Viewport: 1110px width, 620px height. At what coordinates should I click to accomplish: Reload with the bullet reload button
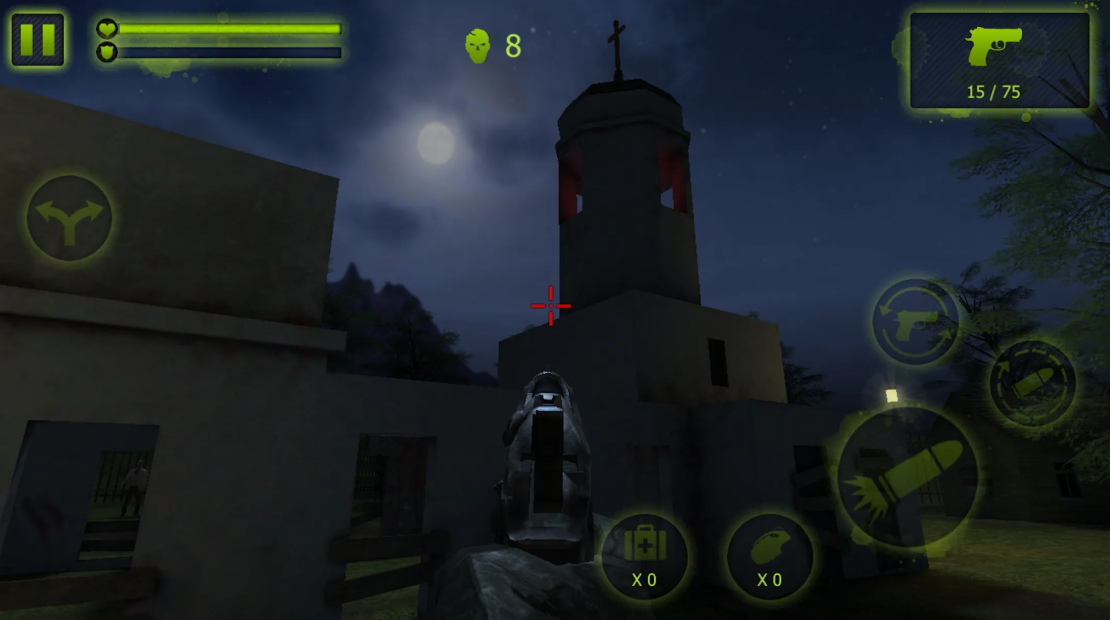[1032, 383]
